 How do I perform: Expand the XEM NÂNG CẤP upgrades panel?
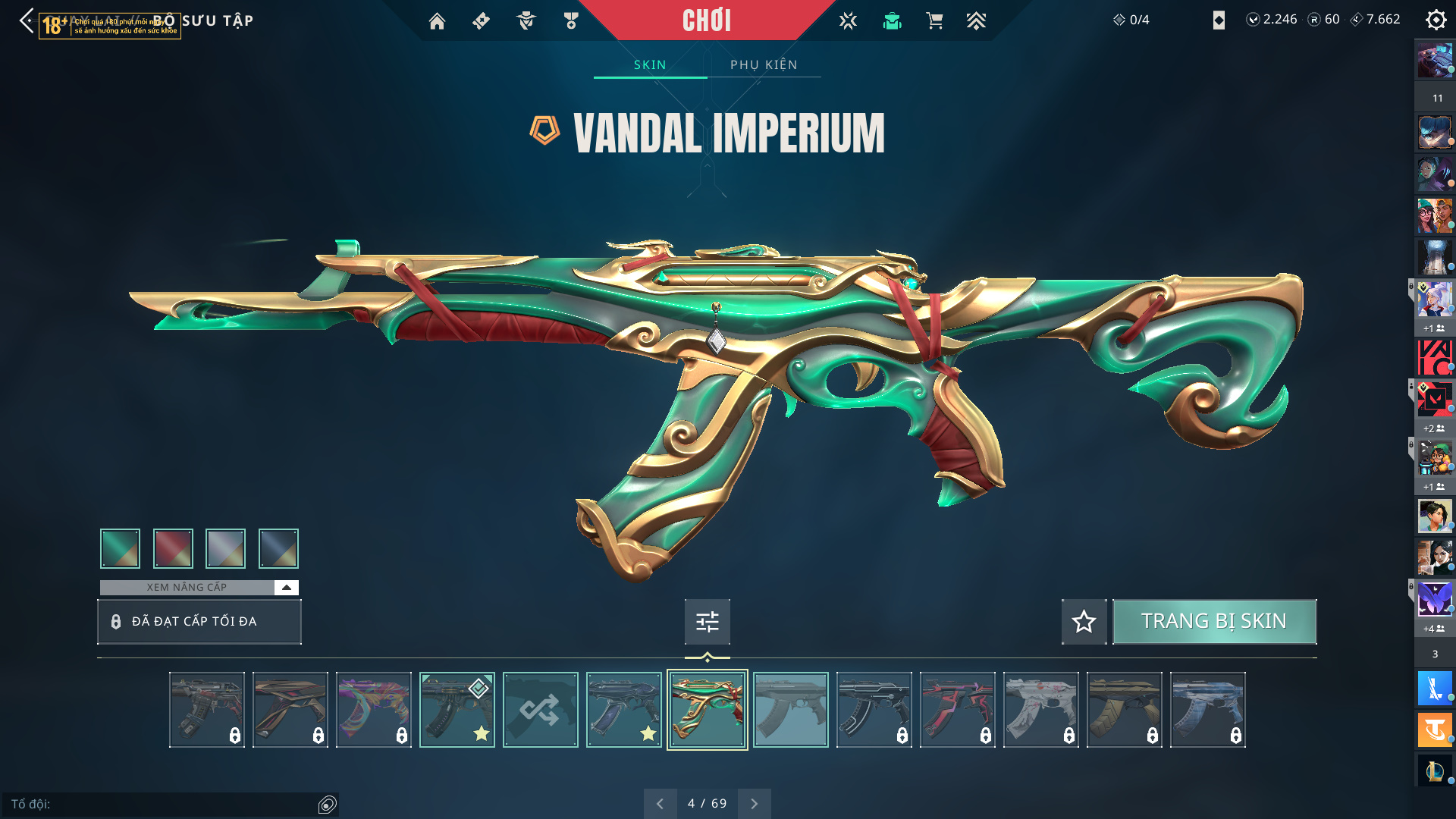coord(286,588)
